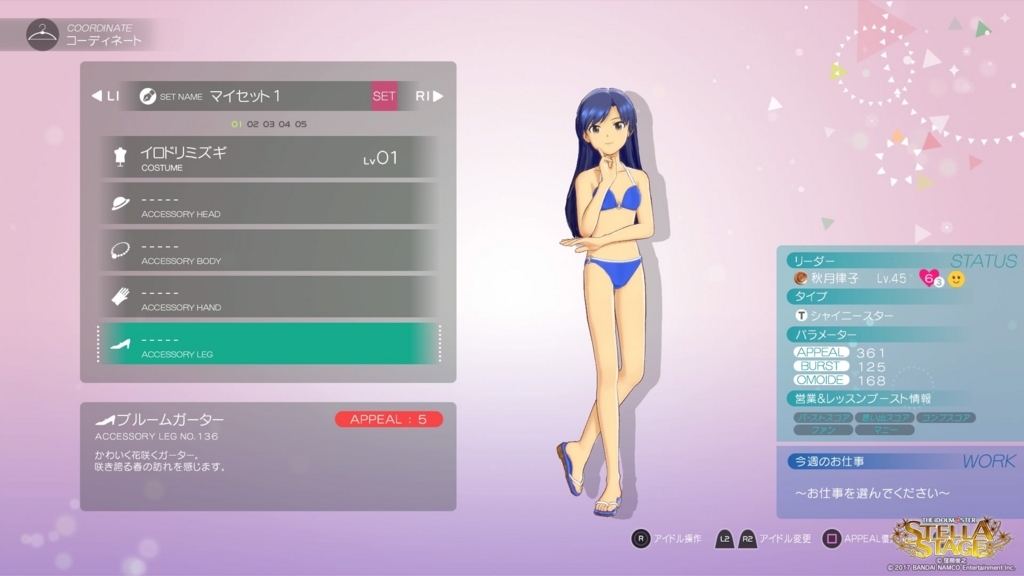Select the Accessory Hand slot

268,297
